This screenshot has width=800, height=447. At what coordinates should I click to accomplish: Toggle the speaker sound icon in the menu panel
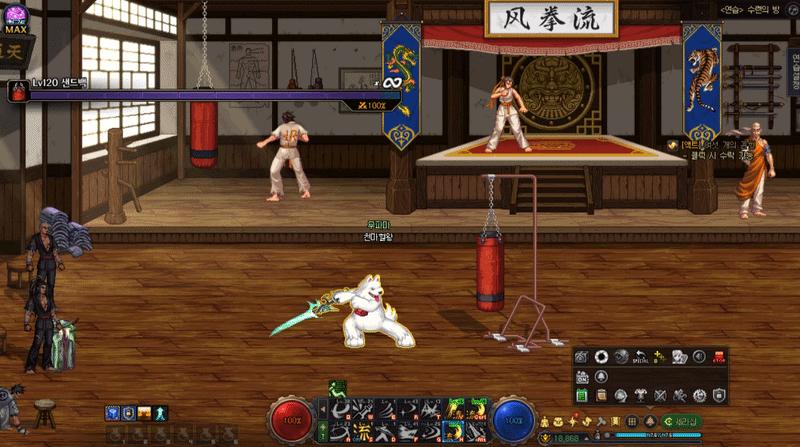(699, 357)
